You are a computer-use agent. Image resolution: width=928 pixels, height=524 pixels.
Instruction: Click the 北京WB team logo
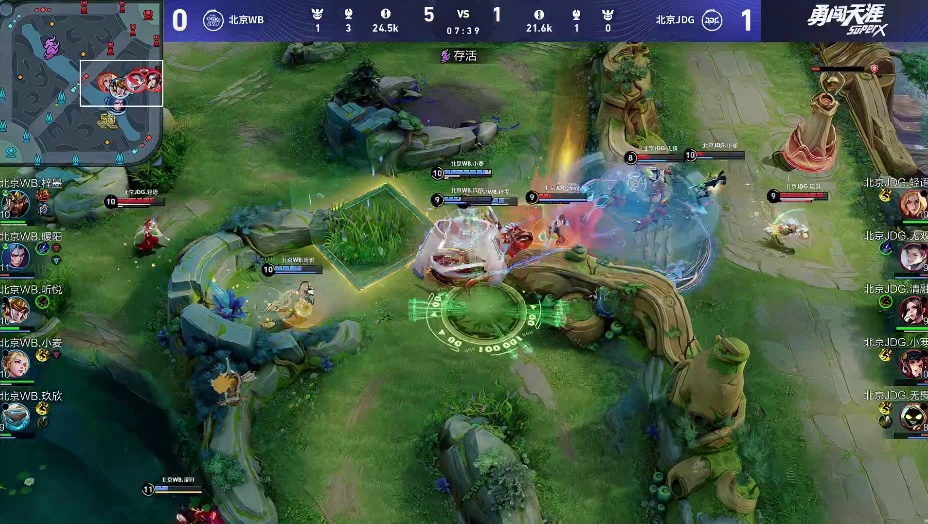point(213,20)
